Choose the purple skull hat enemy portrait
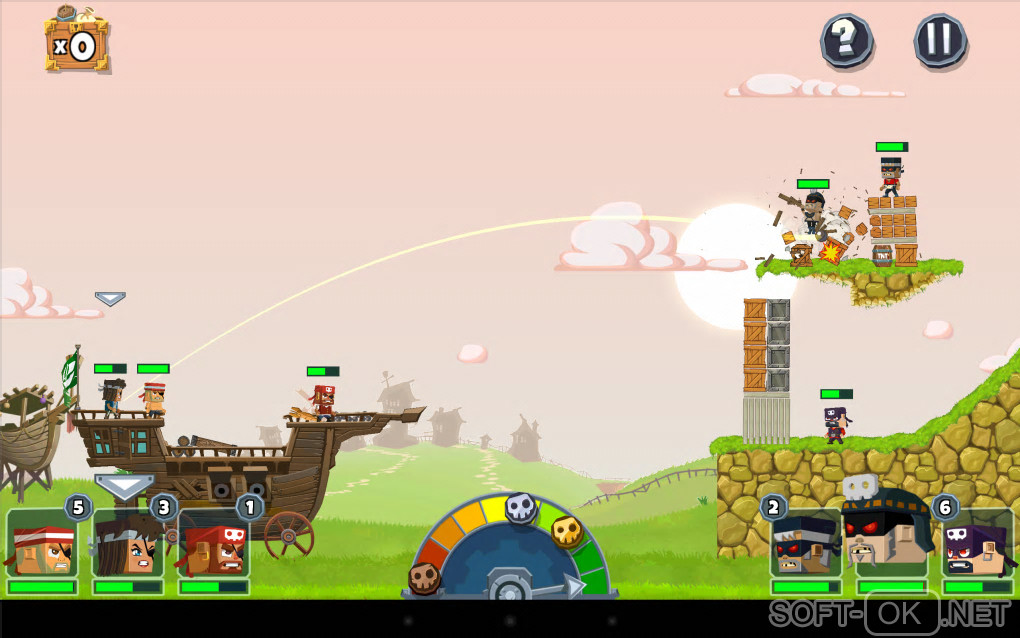Screen dimensions: 1020x638 click(x=977, y=545)
